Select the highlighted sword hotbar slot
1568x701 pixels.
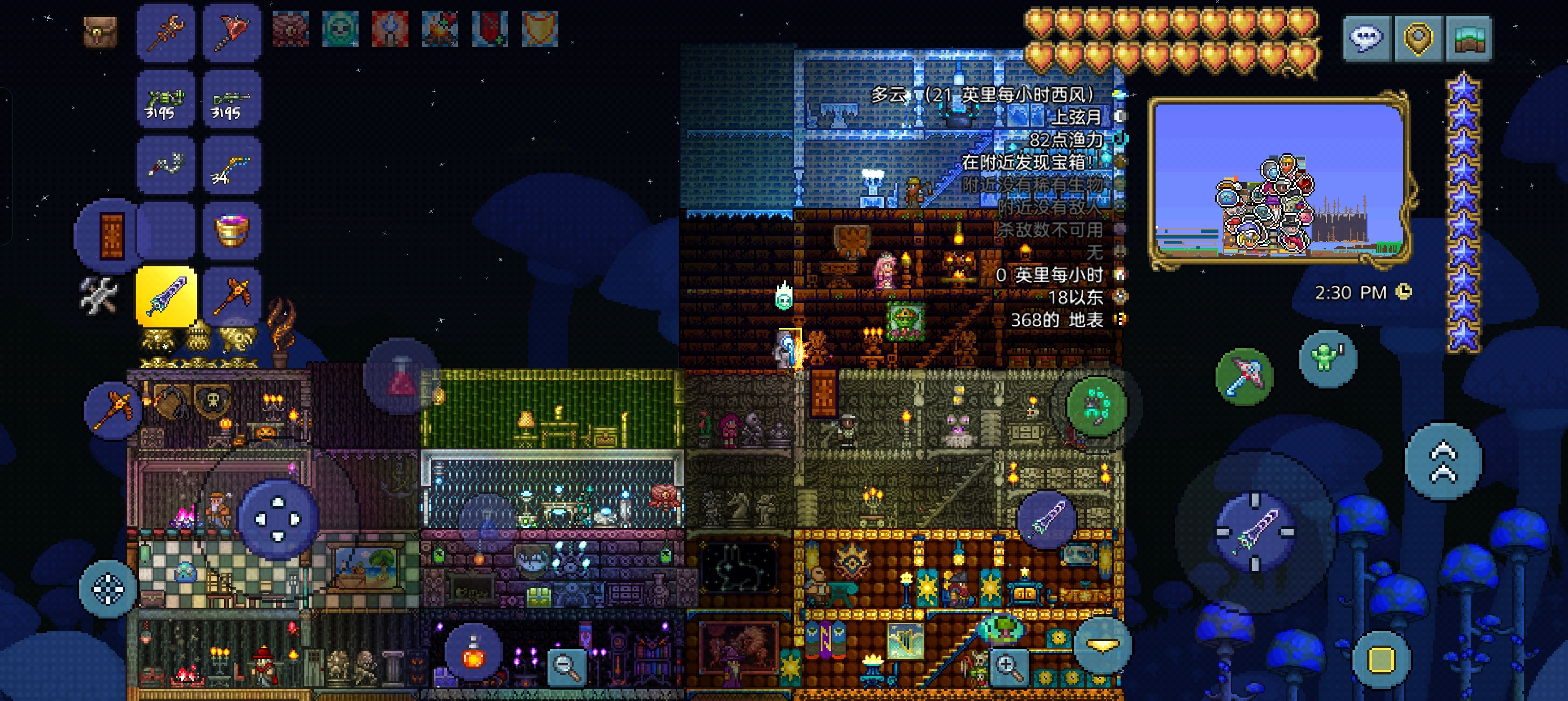166,296
